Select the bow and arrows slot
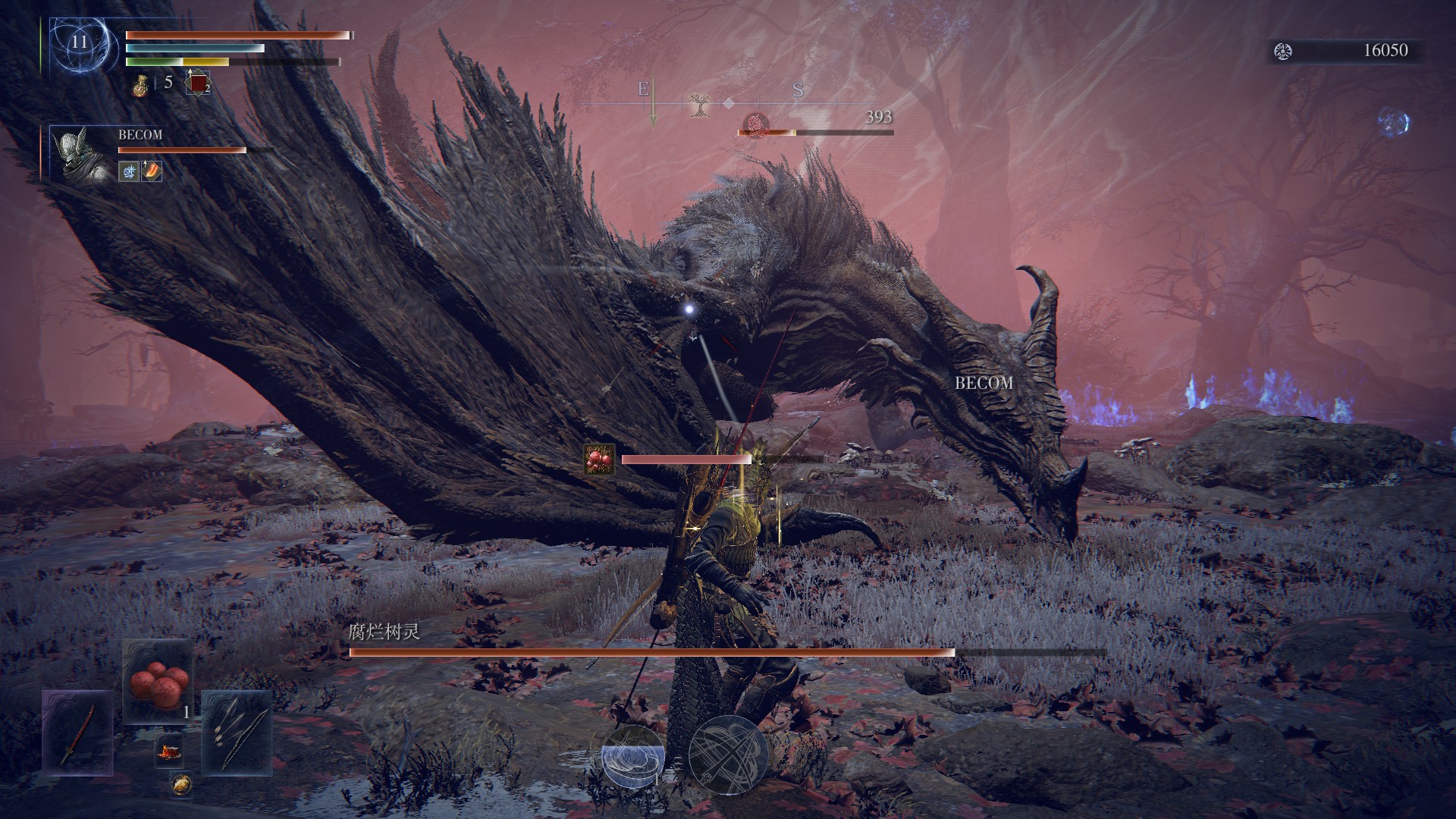 (x=236, y=733)
